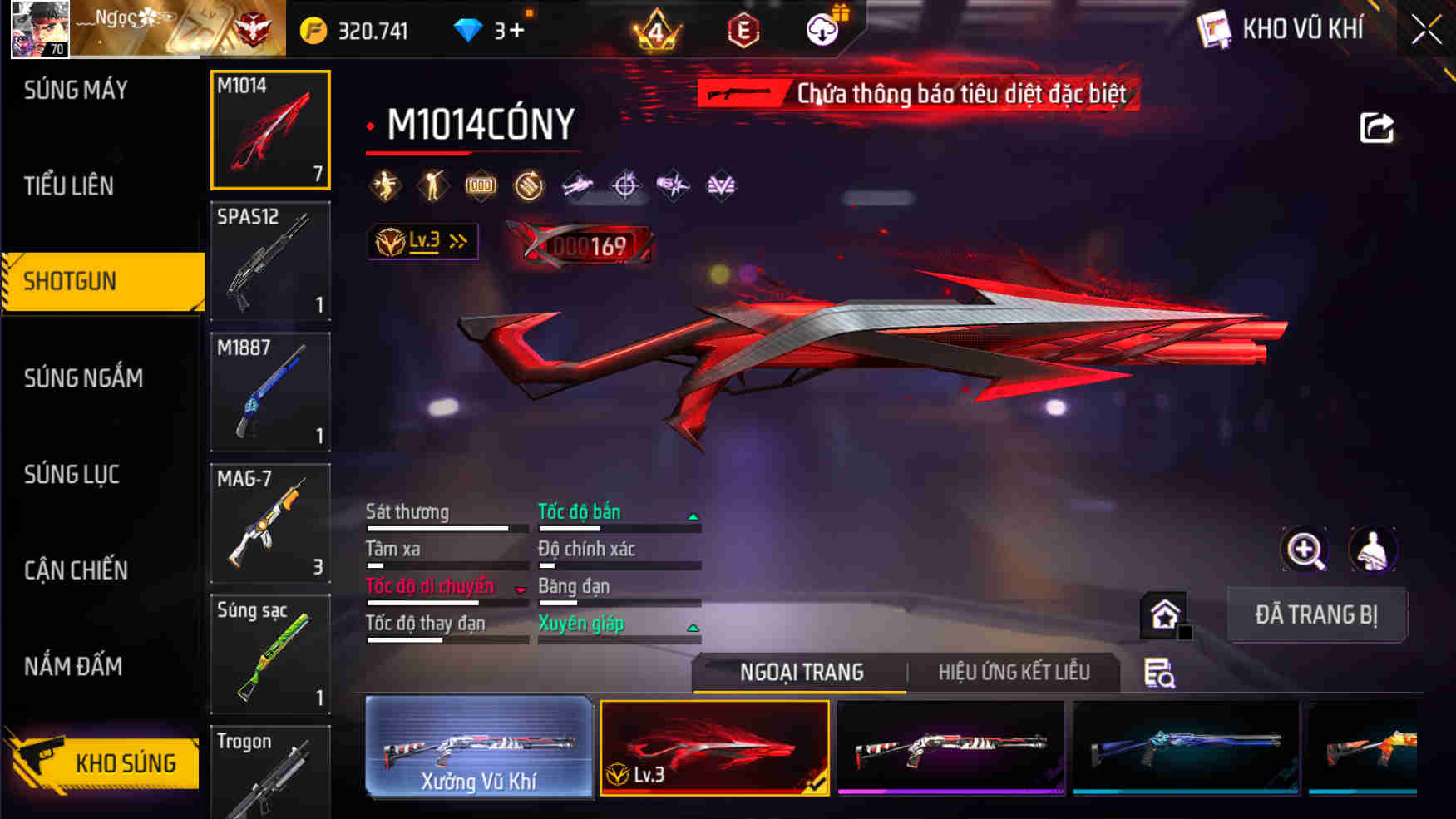Click the Evo badge before Lv.3 label
The width and height of the screenshot is (1456, 819).
point(387,241)
